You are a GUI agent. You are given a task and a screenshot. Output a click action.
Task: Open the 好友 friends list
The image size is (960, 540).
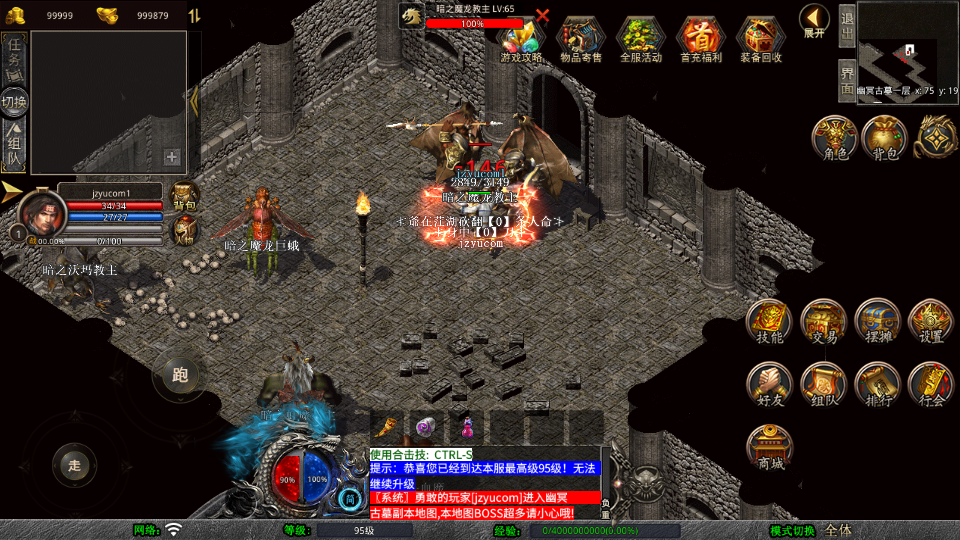pyautogui.click(x=769, y=385)
